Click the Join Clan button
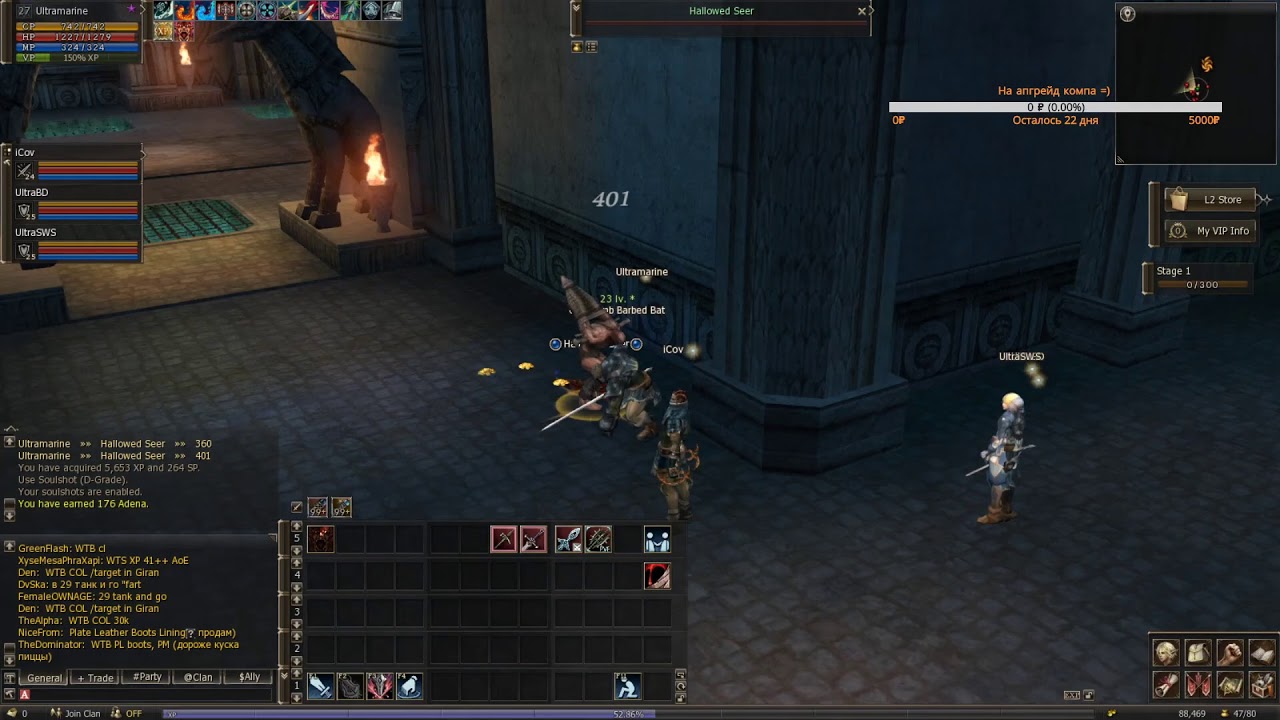1280x720 pixels. 82,713
